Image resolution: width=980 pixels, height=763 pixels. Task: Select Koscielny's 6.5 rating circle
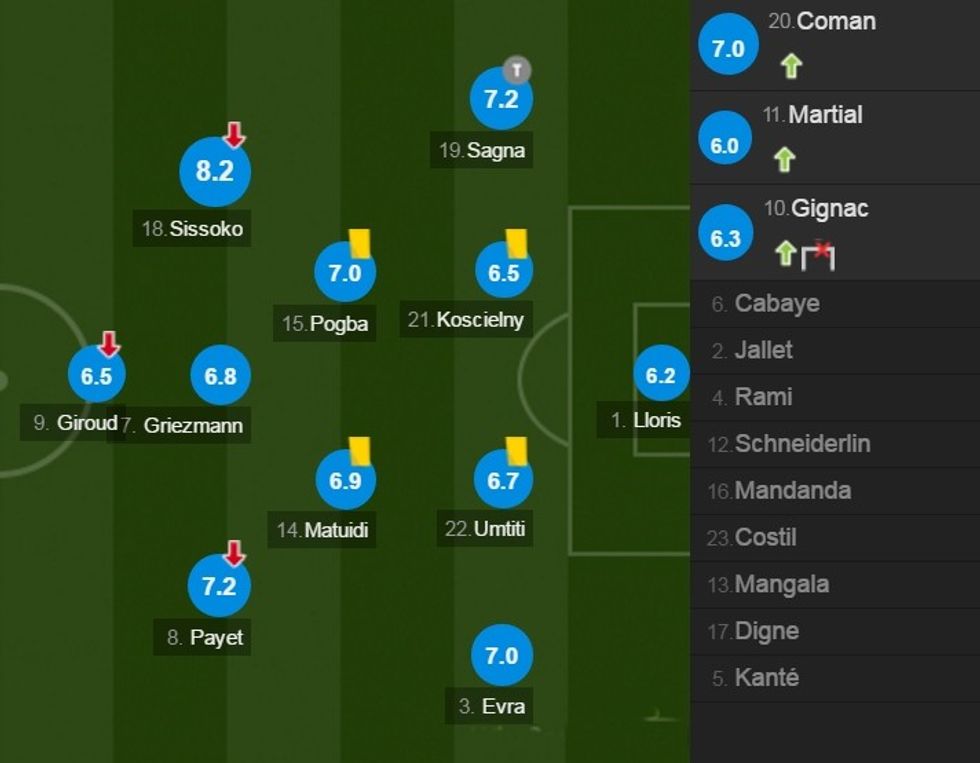point(503,271)
